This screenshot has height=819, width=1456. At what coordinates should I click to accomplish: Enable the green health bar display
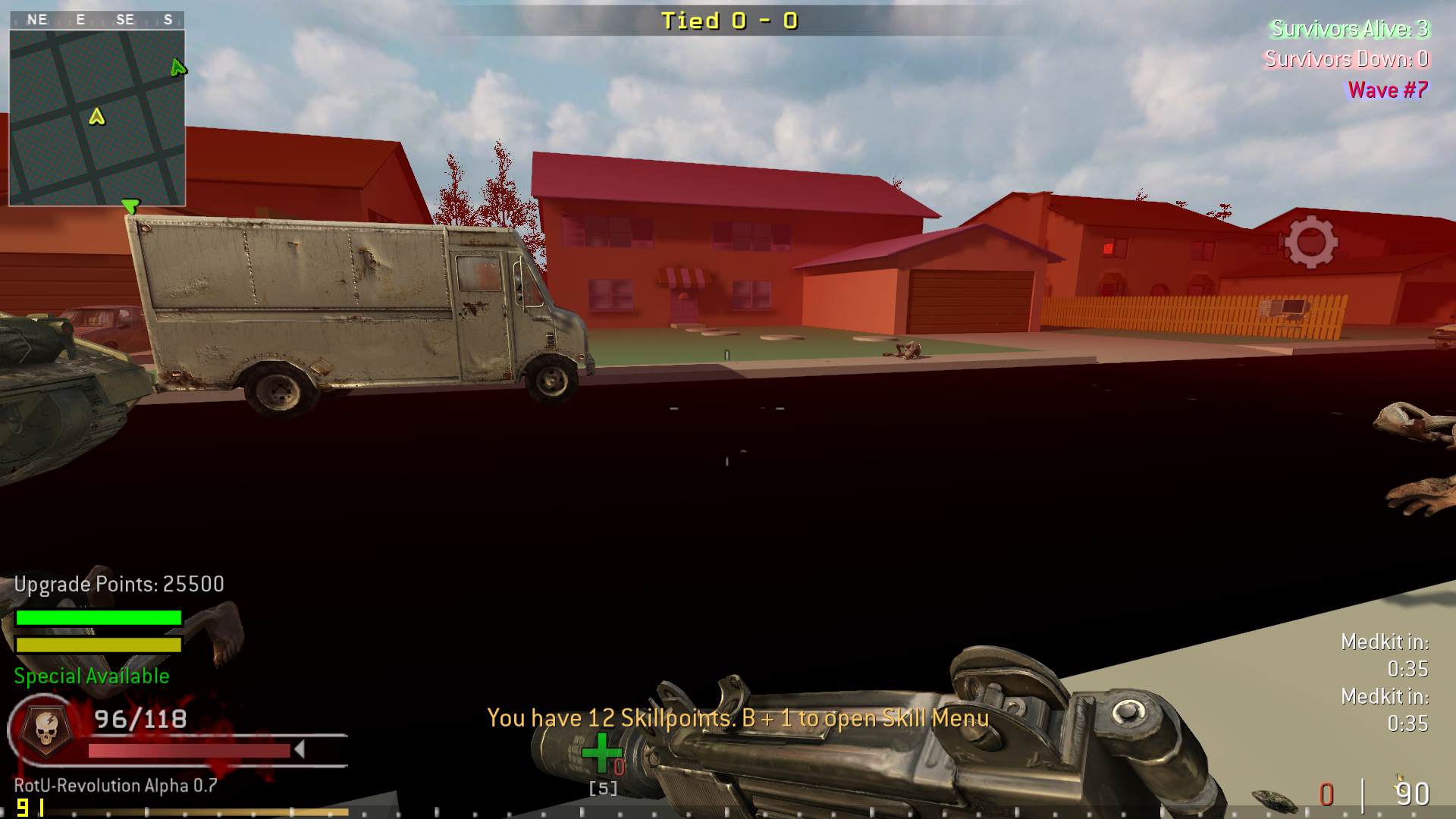tap(99, 617)
